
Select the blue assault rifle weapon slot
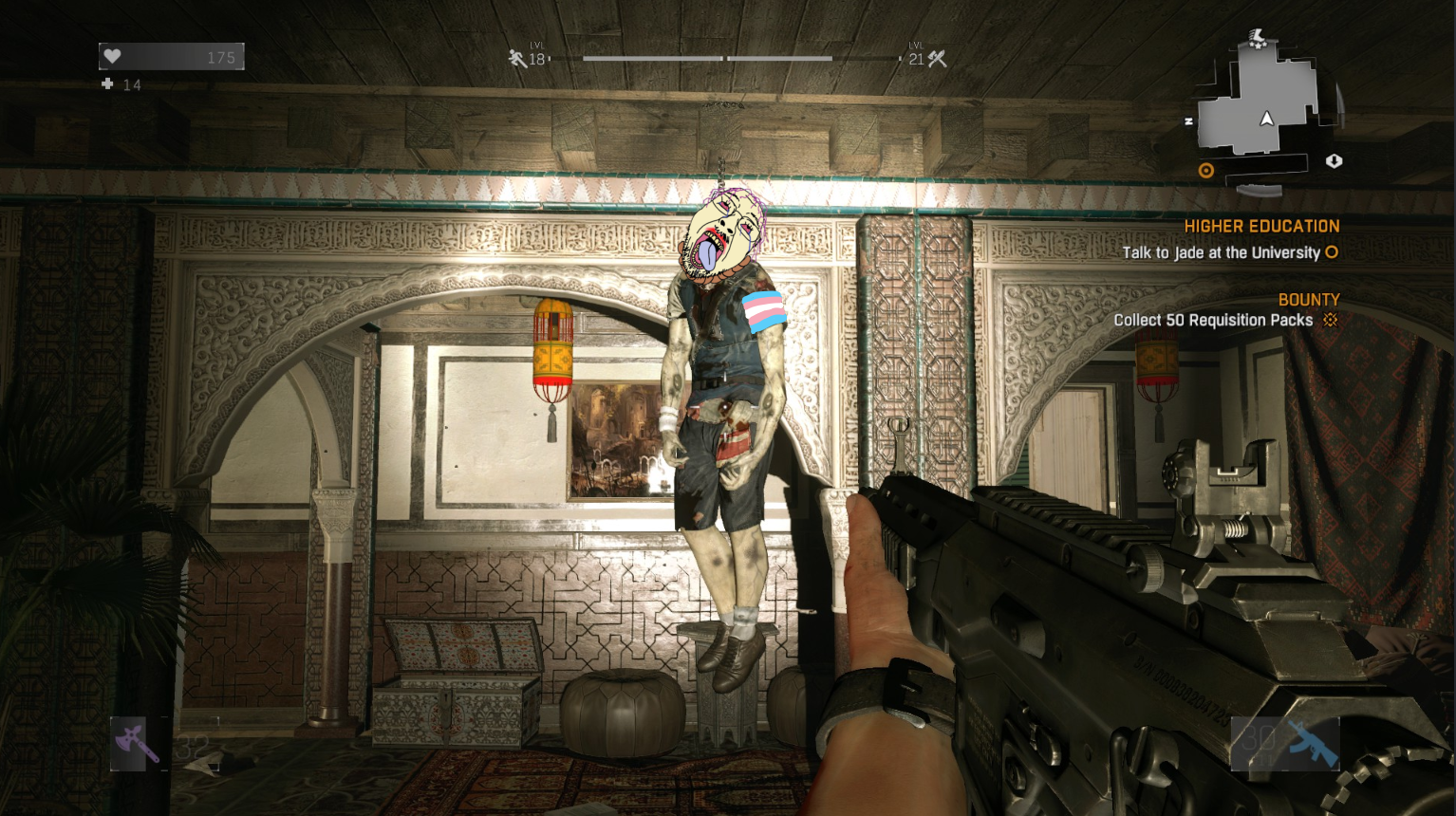(x=1312, y=742)
